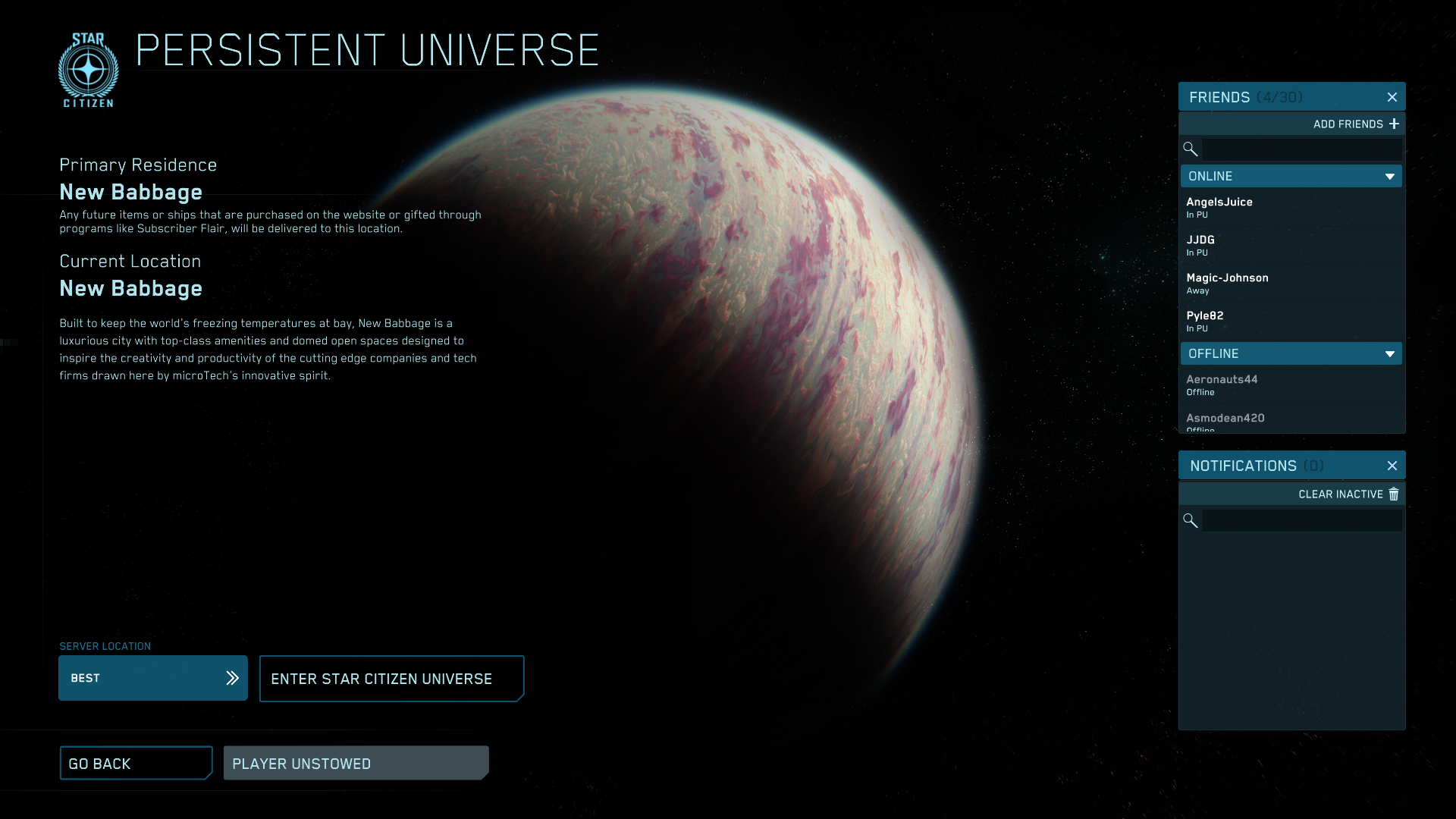This screenshot has width=1456, height=819.
Task: Click the Add Friends plus icon
Action: click(1395, 124)
